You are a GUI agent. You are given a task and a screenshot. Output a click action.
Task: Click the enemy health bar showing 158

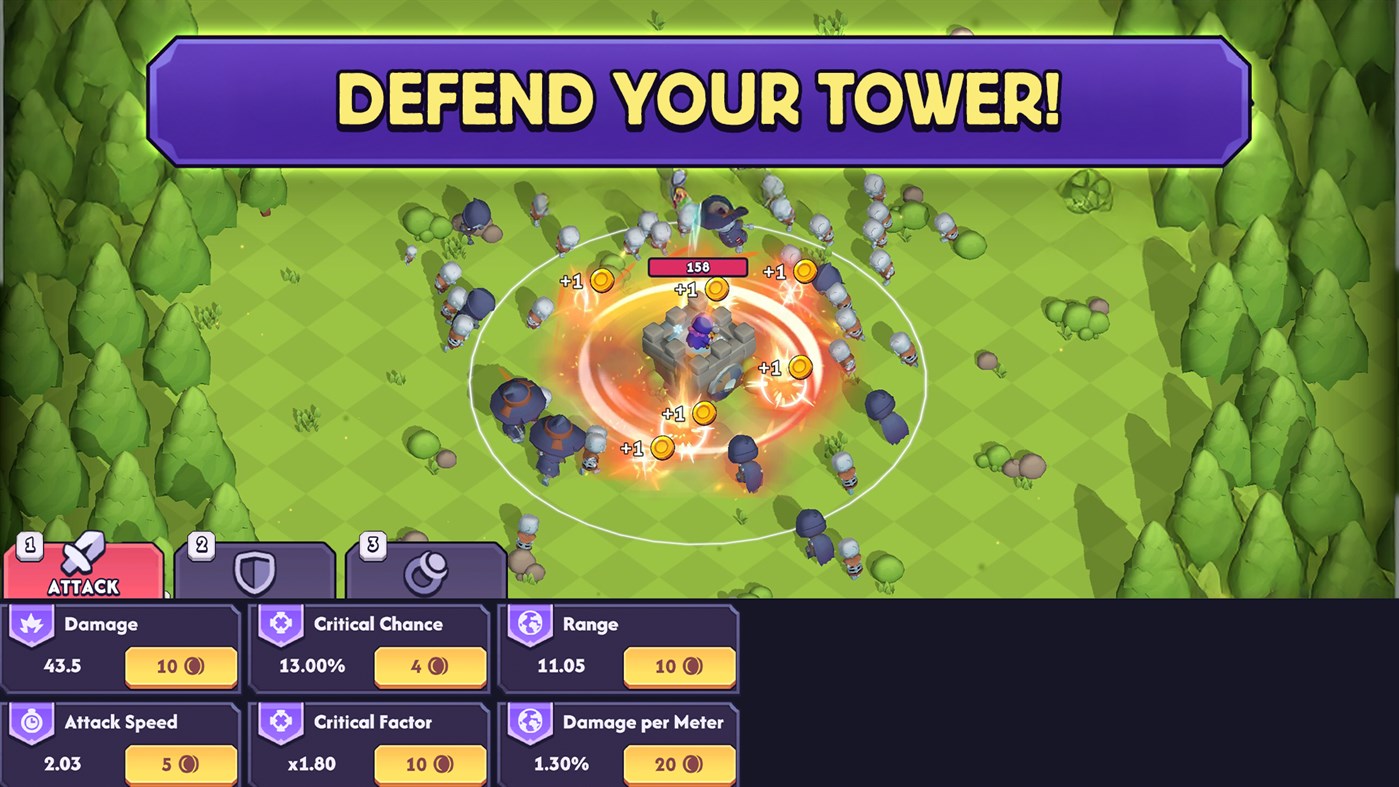[697, 267]
